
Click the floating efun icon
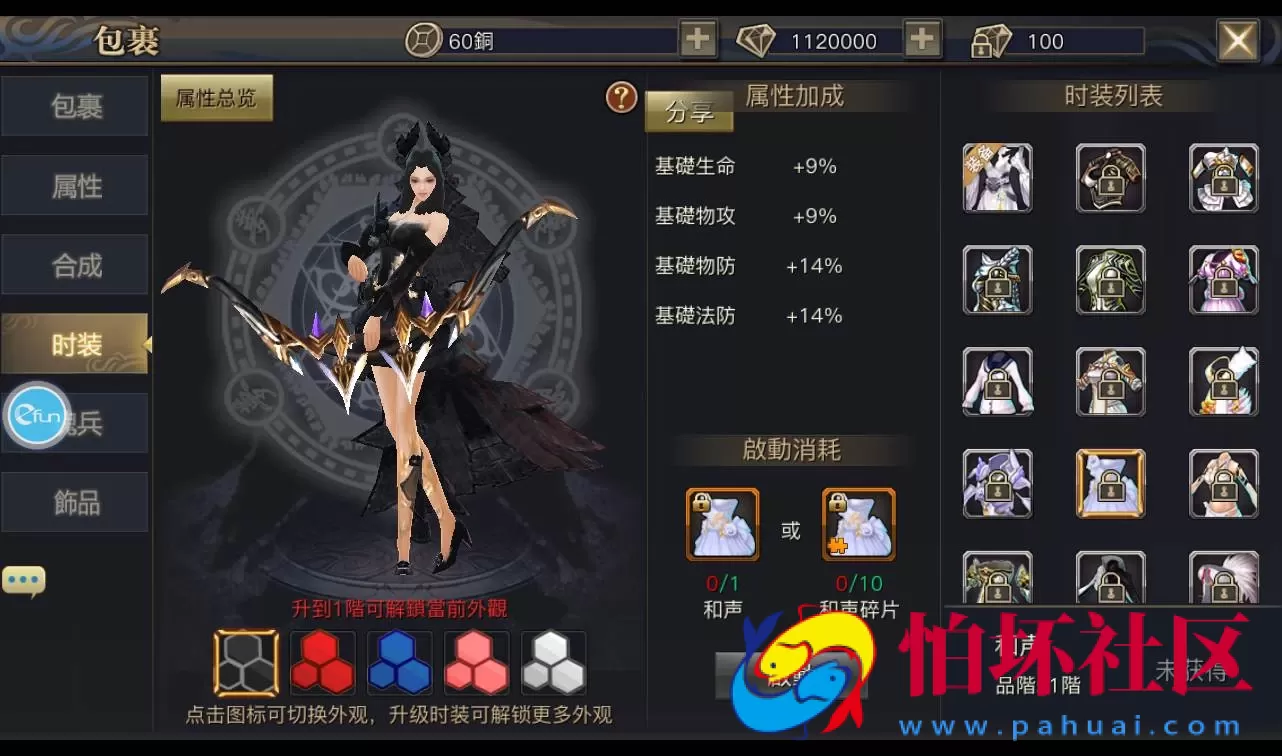point(38,417)
